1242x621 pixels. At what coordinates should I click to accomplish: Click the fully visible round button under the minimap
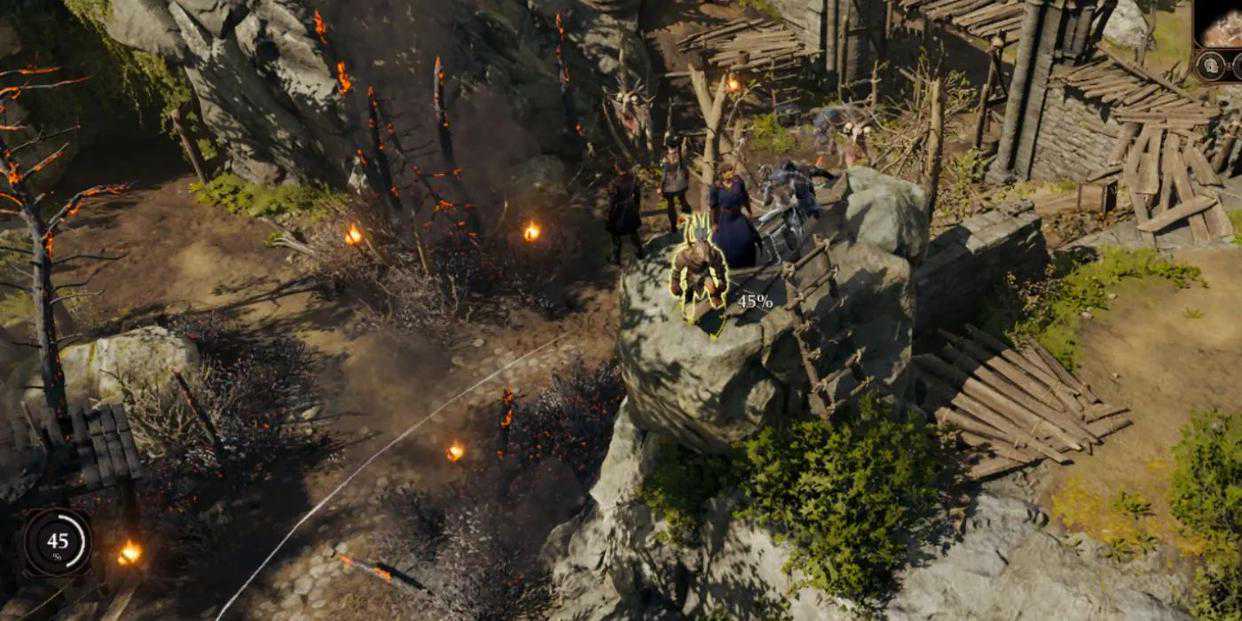(1210, 66)
